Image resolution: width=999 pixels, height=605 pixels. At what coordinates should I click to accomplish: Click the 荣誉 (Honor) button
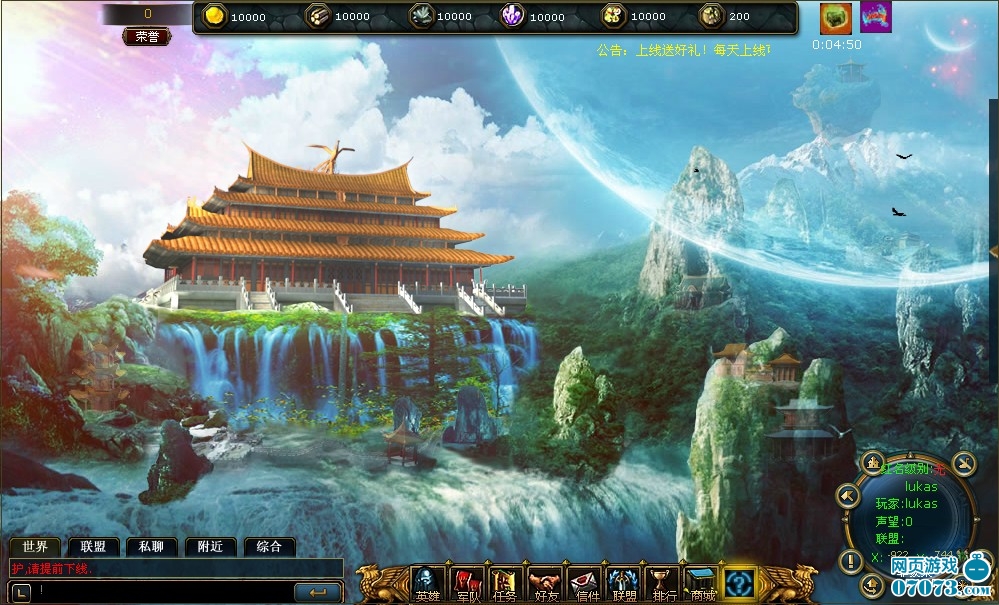(146, 36)
